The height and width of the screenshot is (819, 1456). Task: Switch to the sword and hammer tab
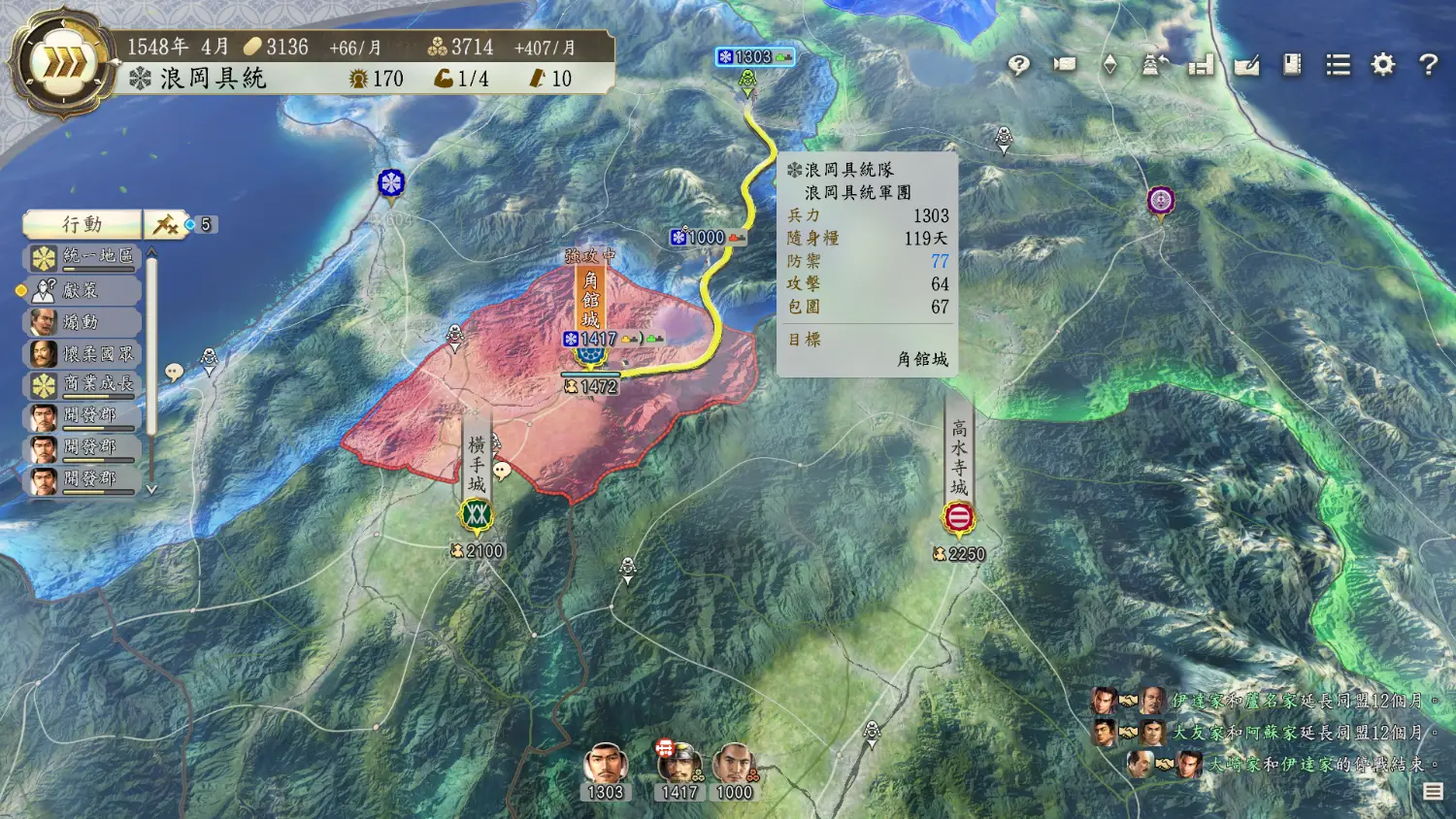pyautogui.click(x=166, y=224)
